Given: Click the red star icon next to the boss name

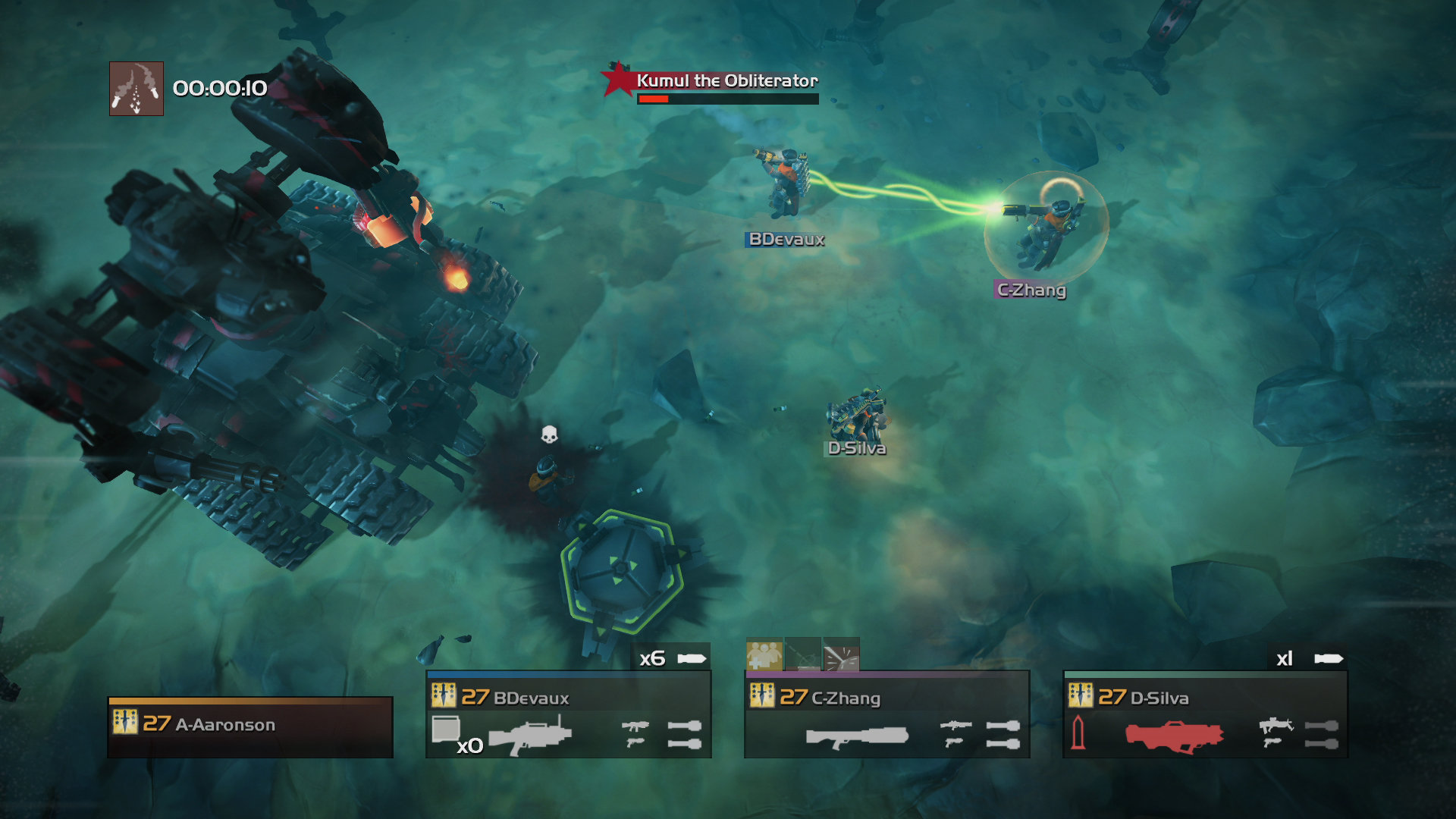Looking at the screenshot, I should coord(618,80).
